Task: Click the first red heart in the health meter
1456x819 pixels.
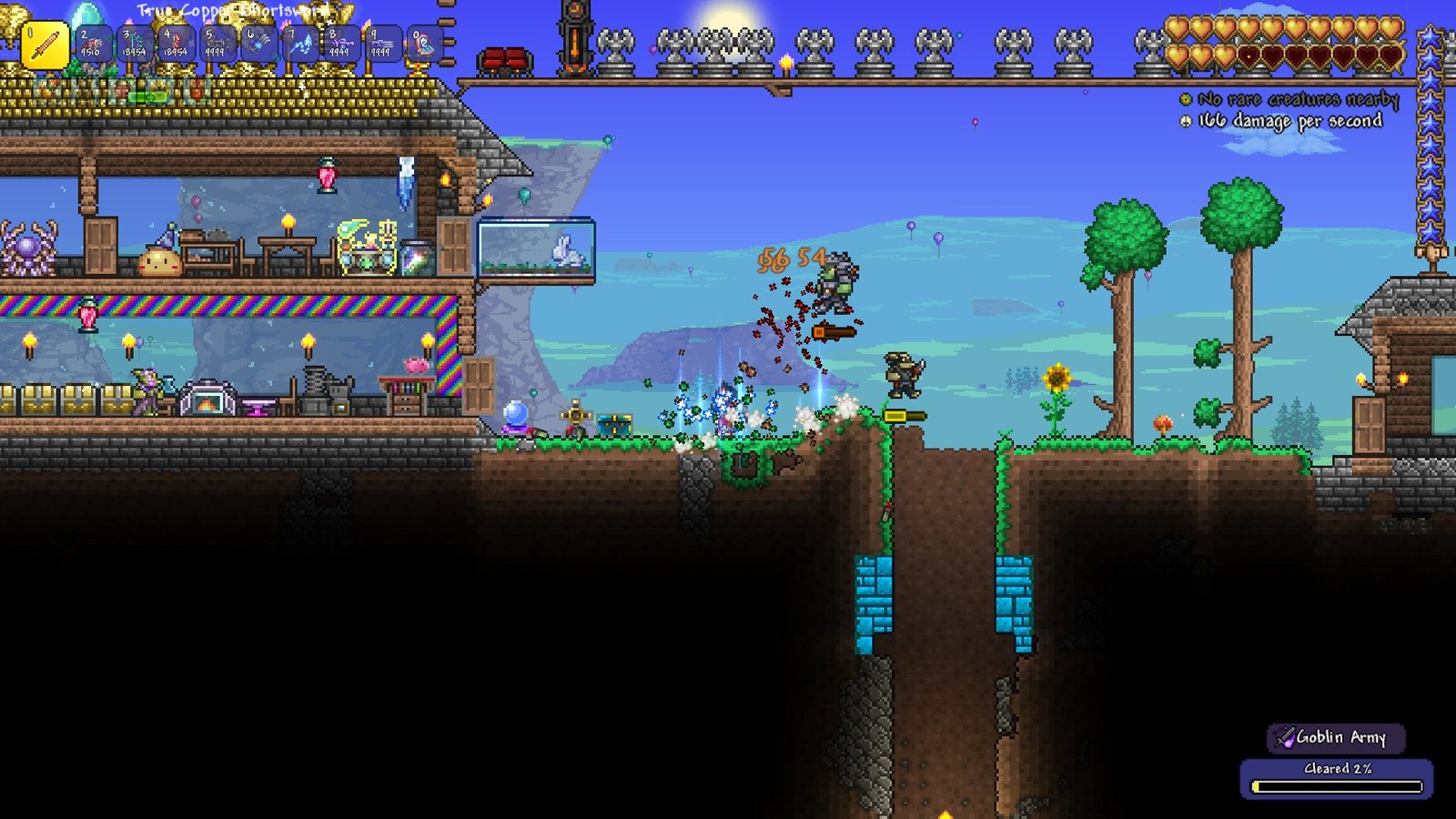Action: pyautogui.click(x=1247, y=56)
